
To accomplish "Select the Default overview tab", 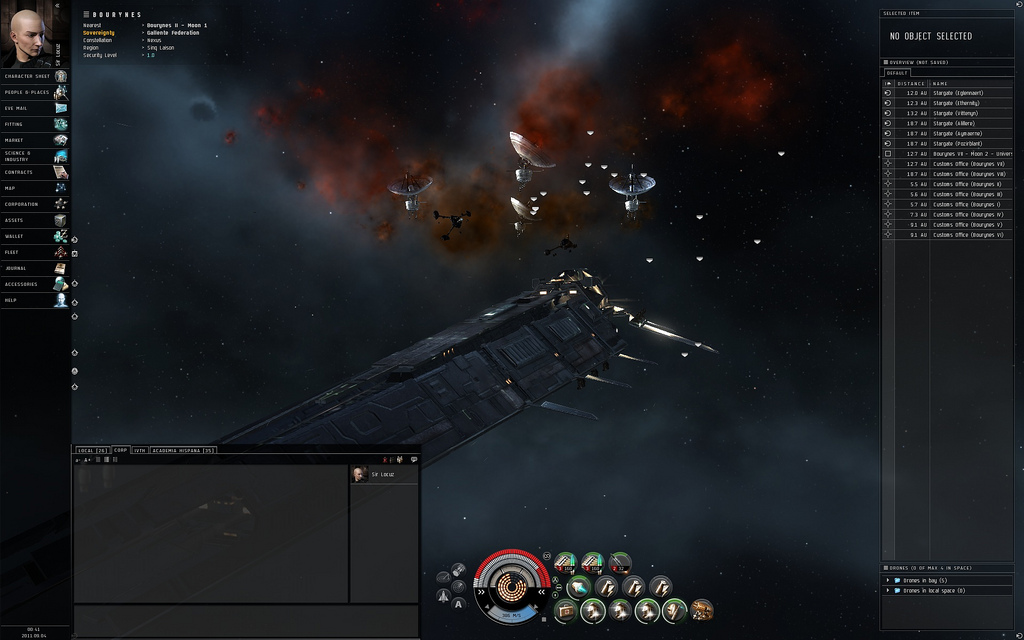I will [897, 73].
